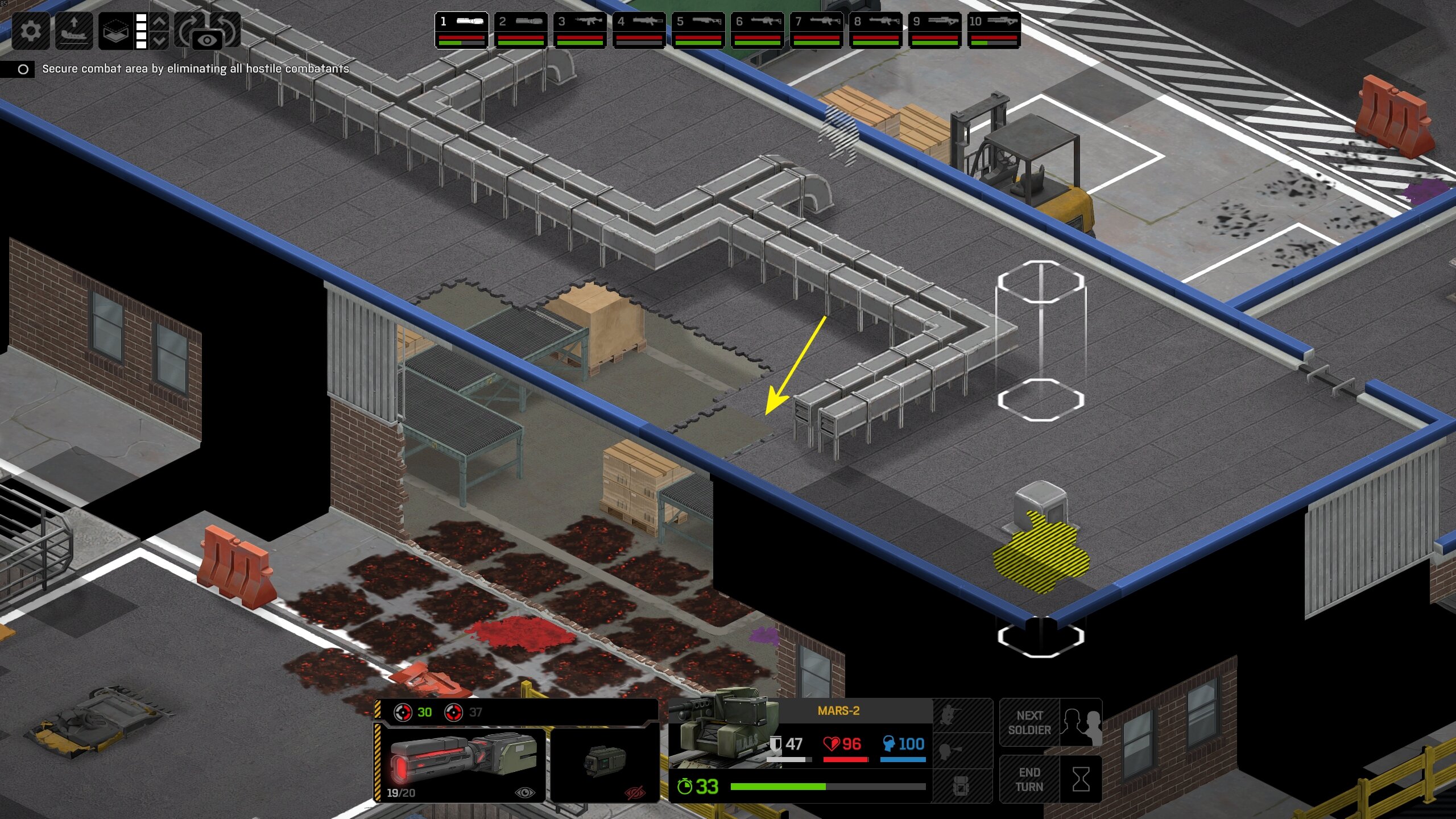1456x819 pixels.
Task: Switch to squad member 5
Action: [698, 30]
